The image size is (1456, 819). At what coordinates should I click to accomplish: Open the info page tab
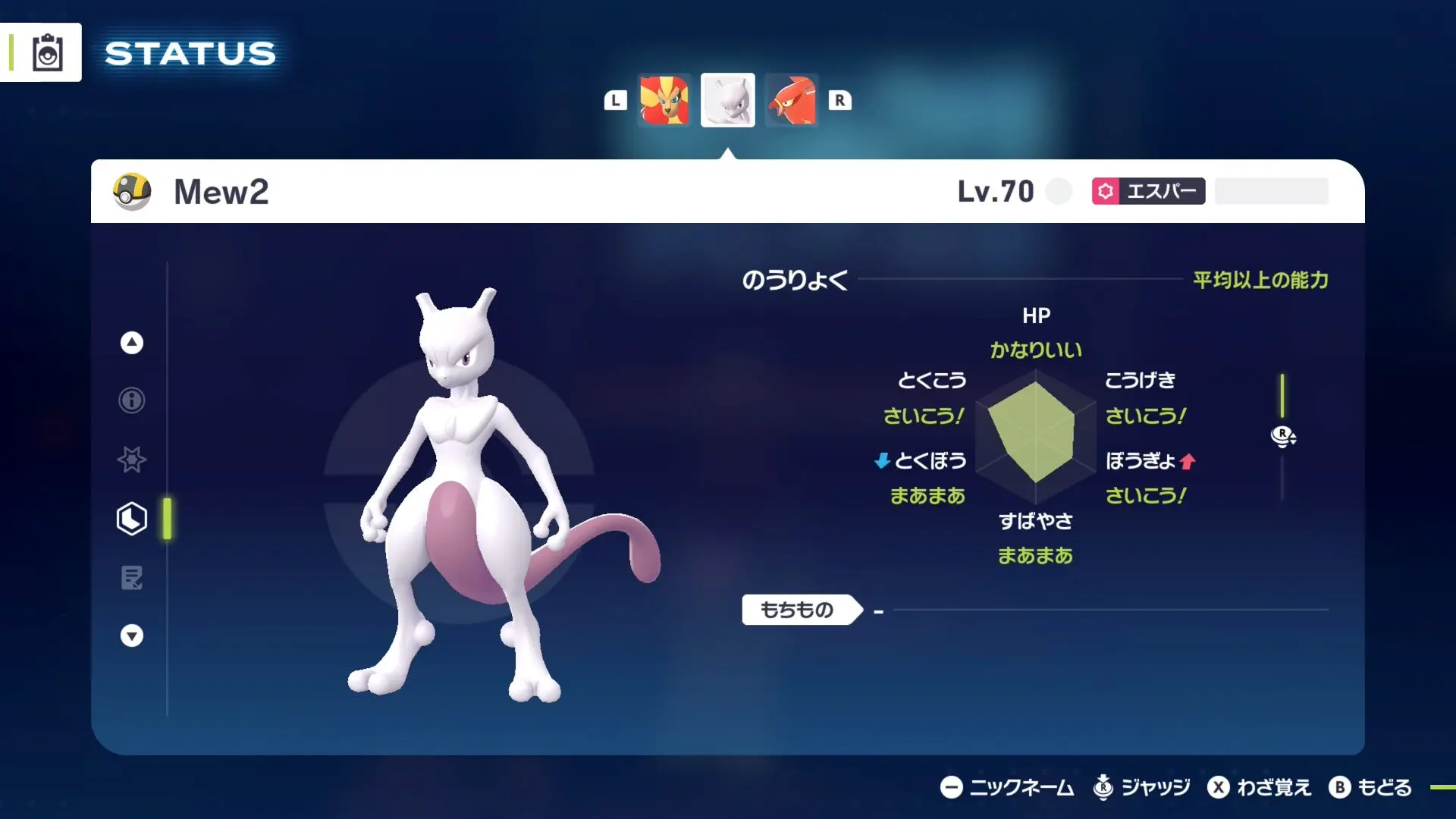[132, 400]
